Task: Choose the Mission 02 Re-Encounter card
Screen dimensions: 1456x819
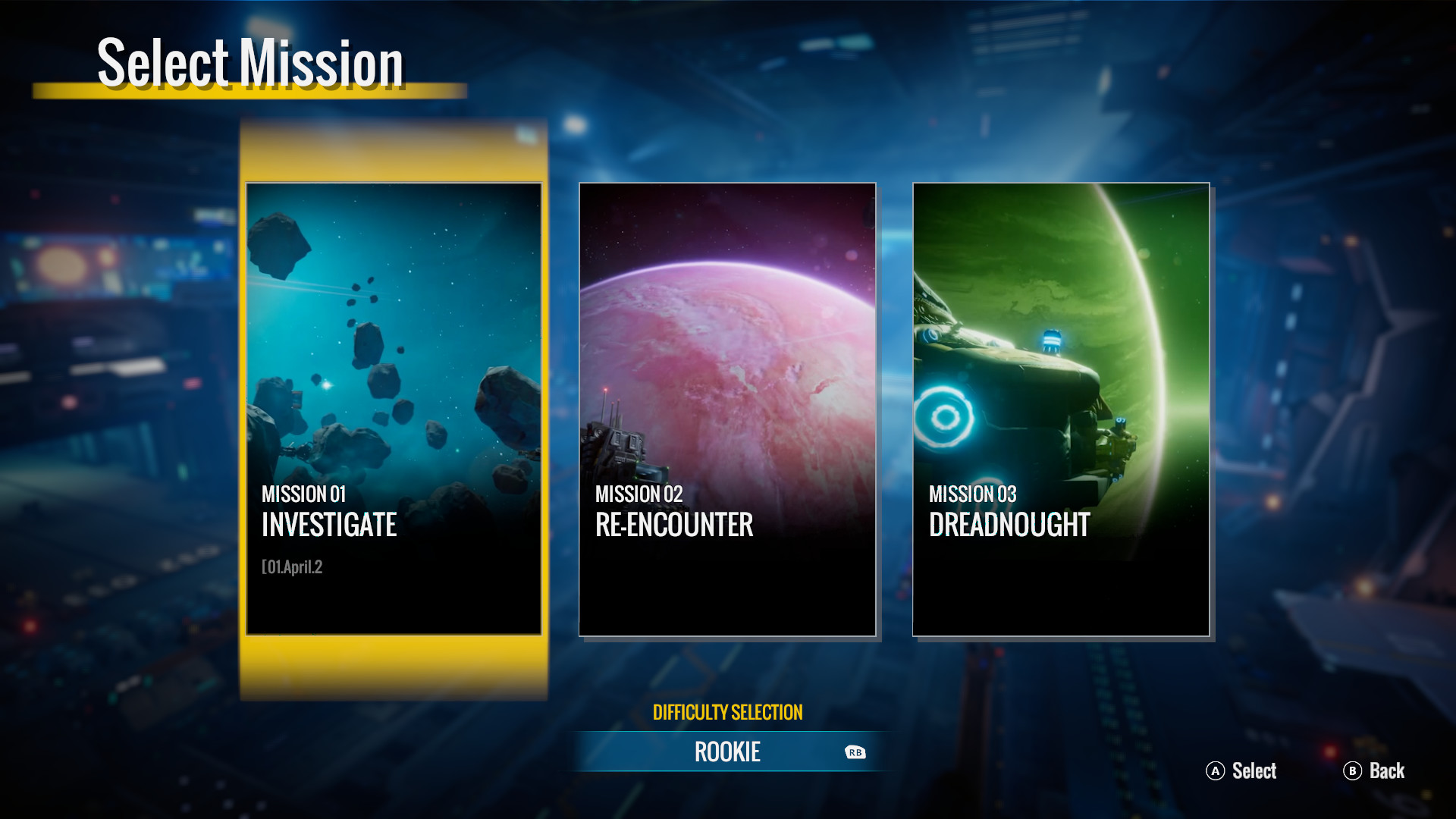Action: click(x=727, y=408)
